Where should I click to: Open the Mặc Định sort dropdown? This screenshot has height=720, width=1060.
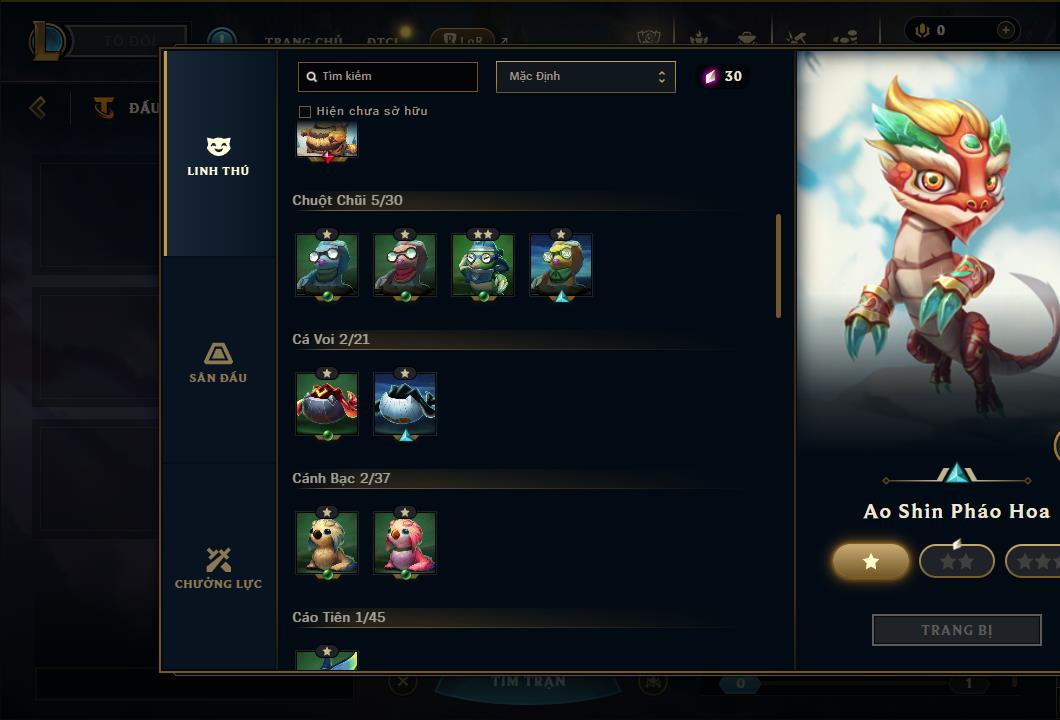tap(585, 77)
